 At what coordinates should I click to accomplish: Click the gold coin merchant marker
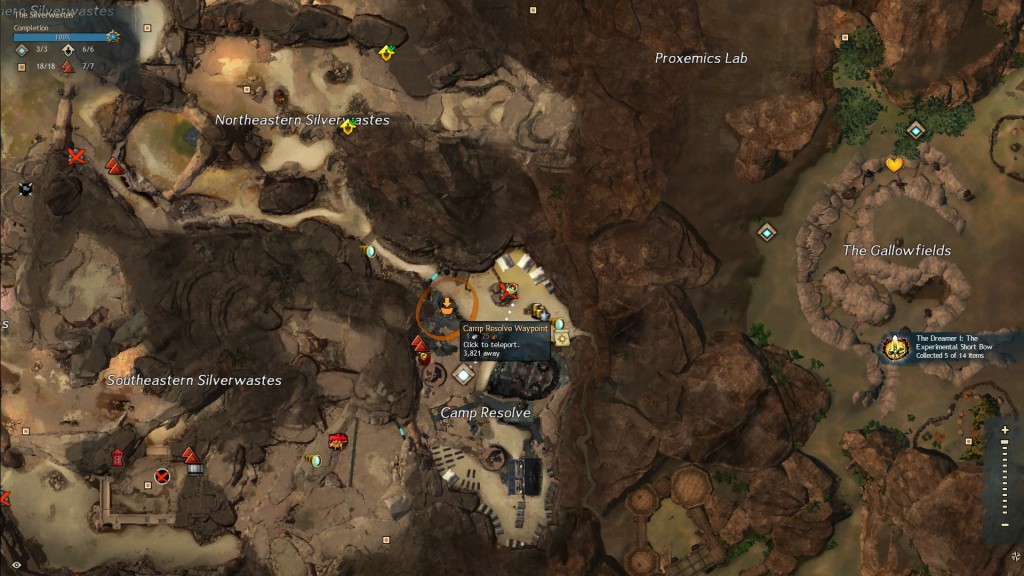click(x=539, y=310)
